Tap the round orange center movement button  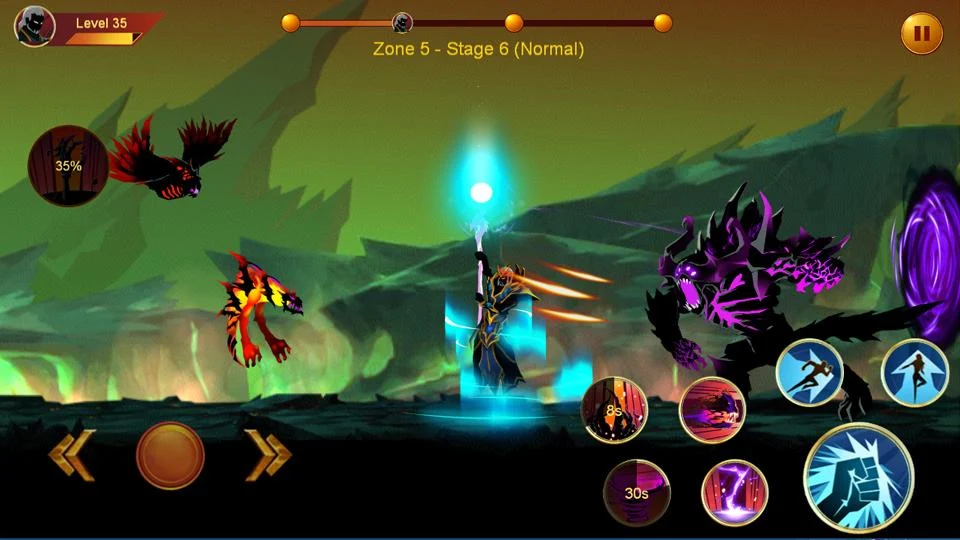tap(170, 456)
